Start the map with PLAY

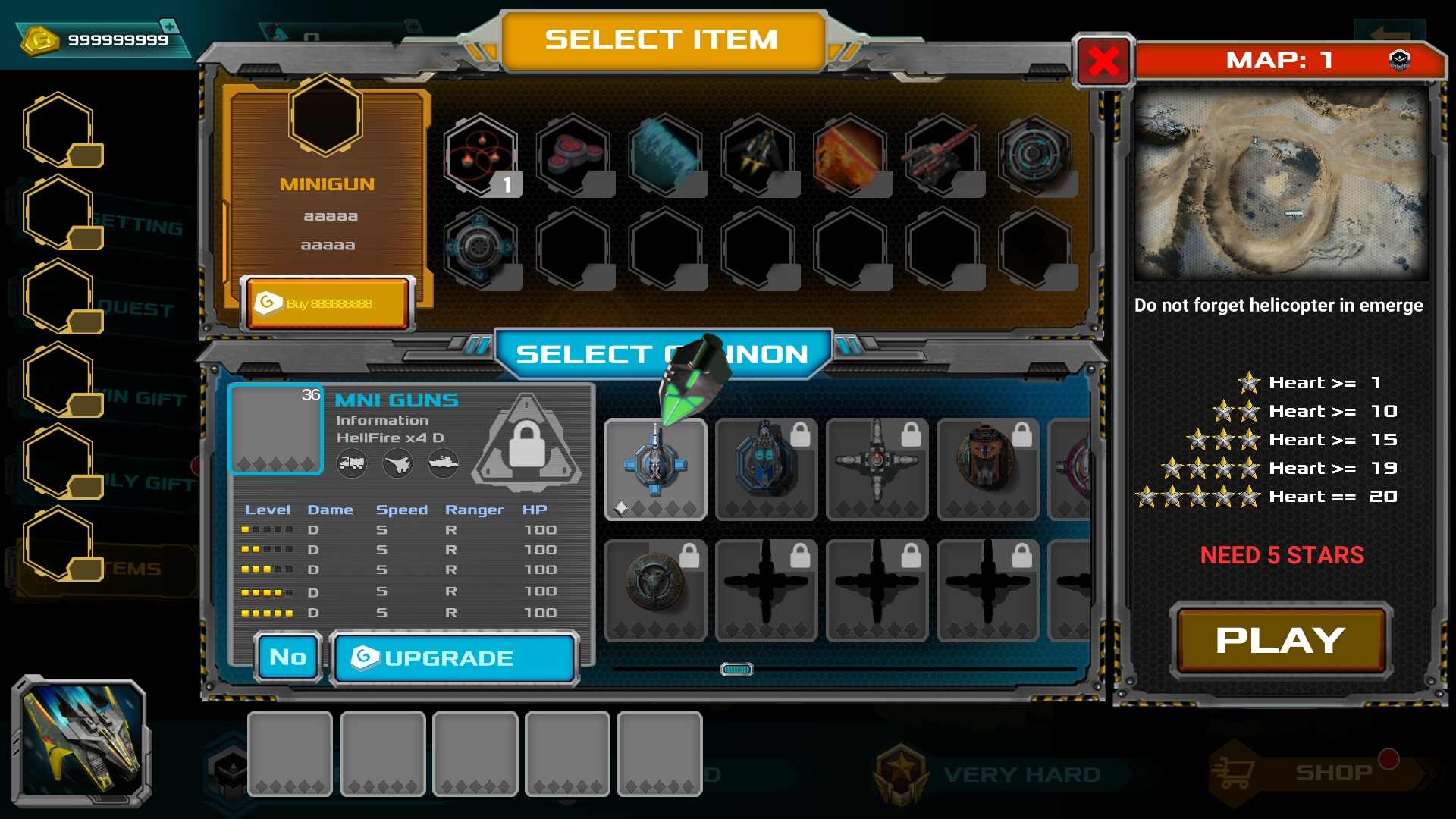(1280, 641)
